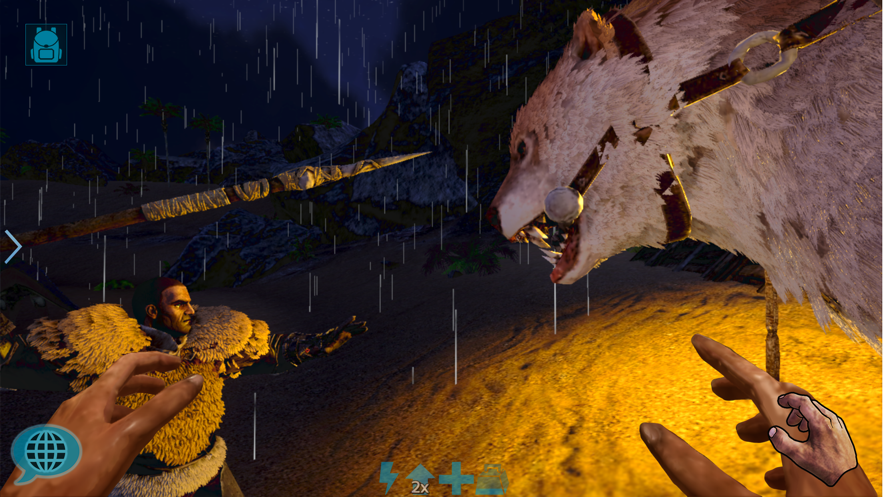Screen dimensions: 883x497
Task: Click the 2x experience arrow icon
Action: coord(420,478)
